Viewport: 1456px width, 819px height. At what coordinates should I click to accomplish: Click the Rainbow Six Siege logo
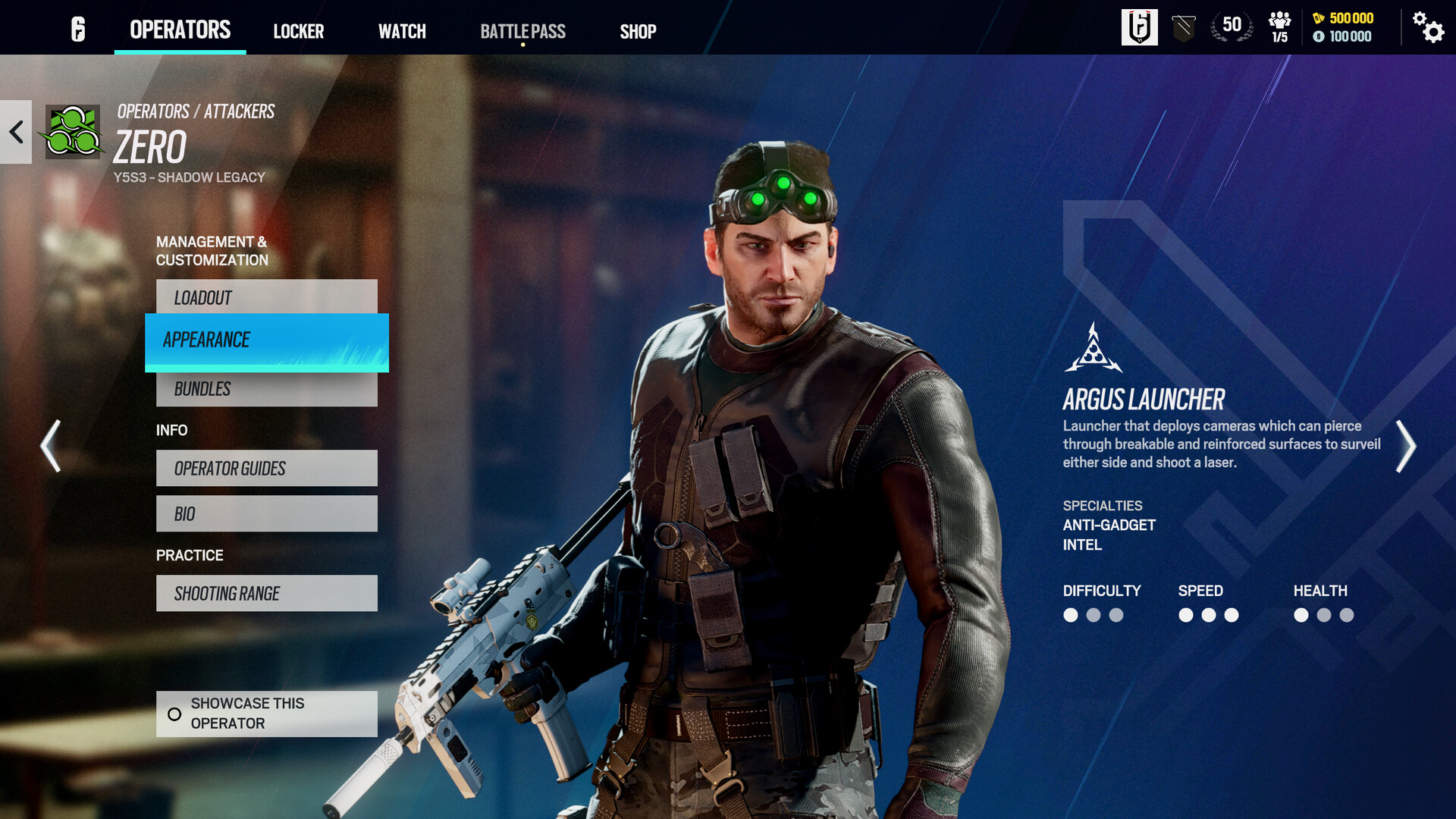coord(76,28)
